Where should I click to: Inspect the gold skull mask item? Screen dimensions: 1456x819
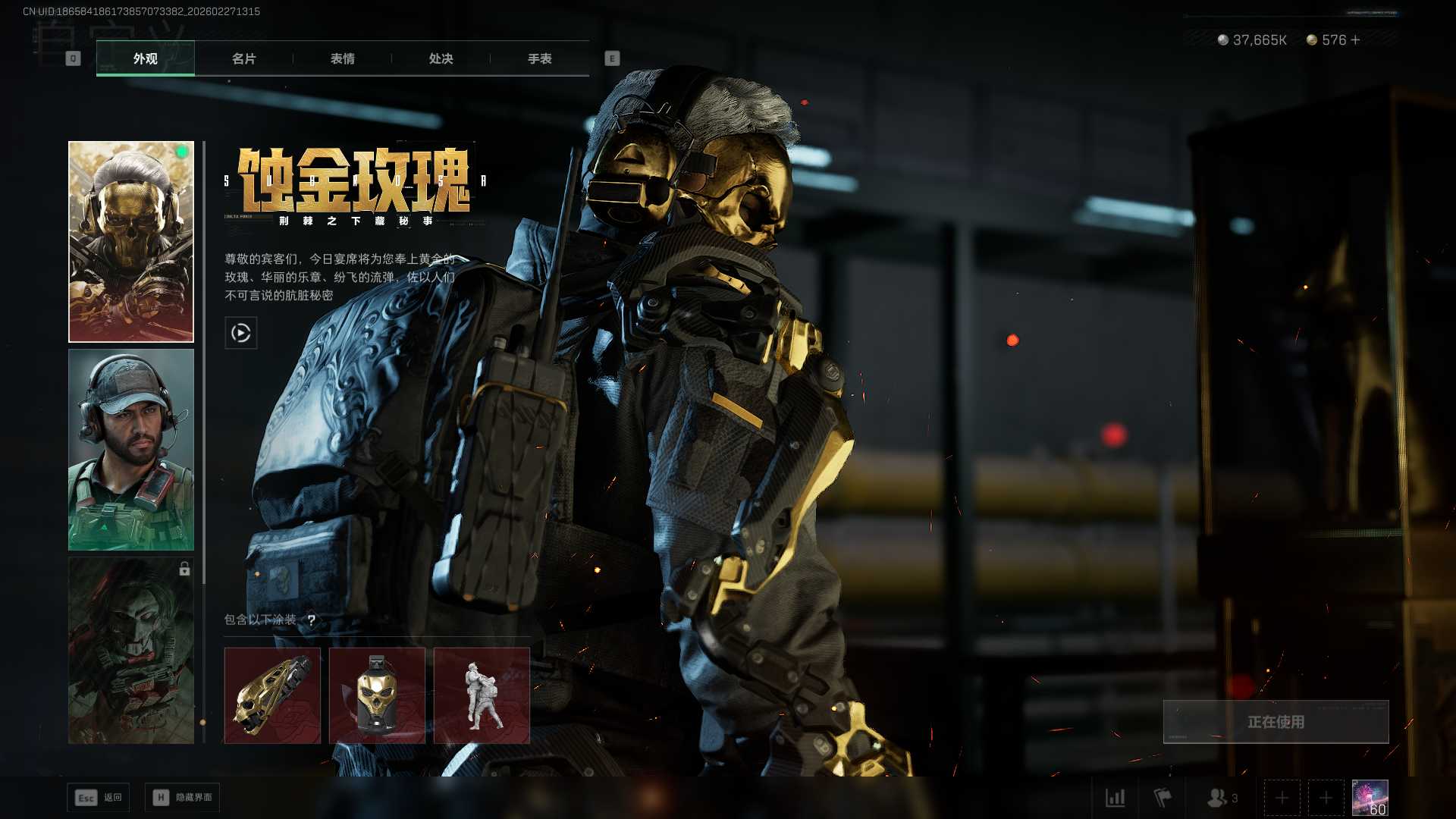coord(377,695)
